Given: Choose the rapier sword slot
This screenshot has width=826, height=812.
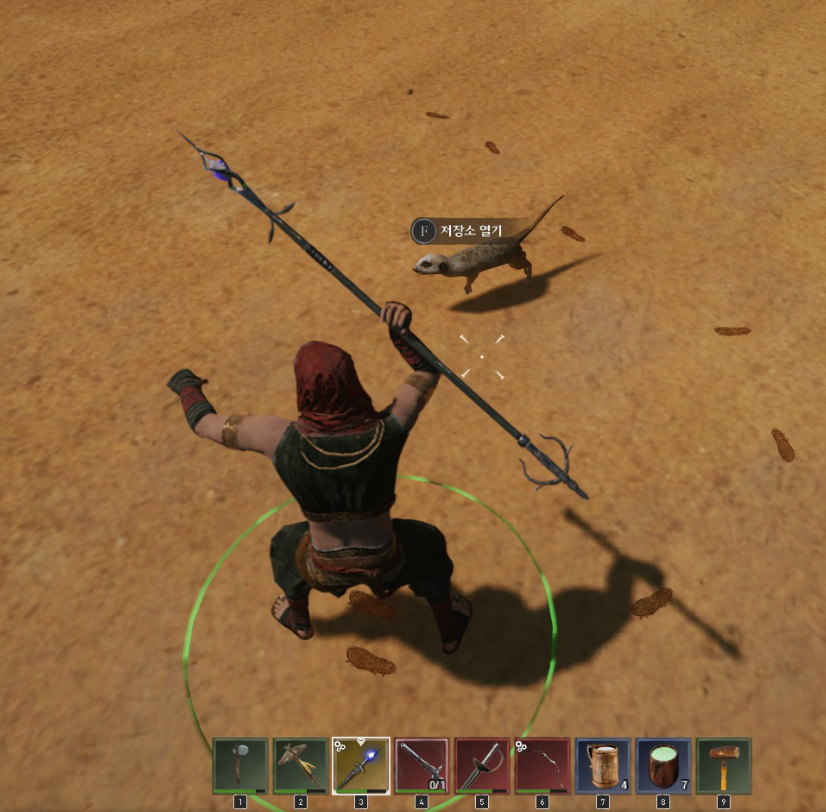Looking at the screenshot, I should click(x=482, y=765).
